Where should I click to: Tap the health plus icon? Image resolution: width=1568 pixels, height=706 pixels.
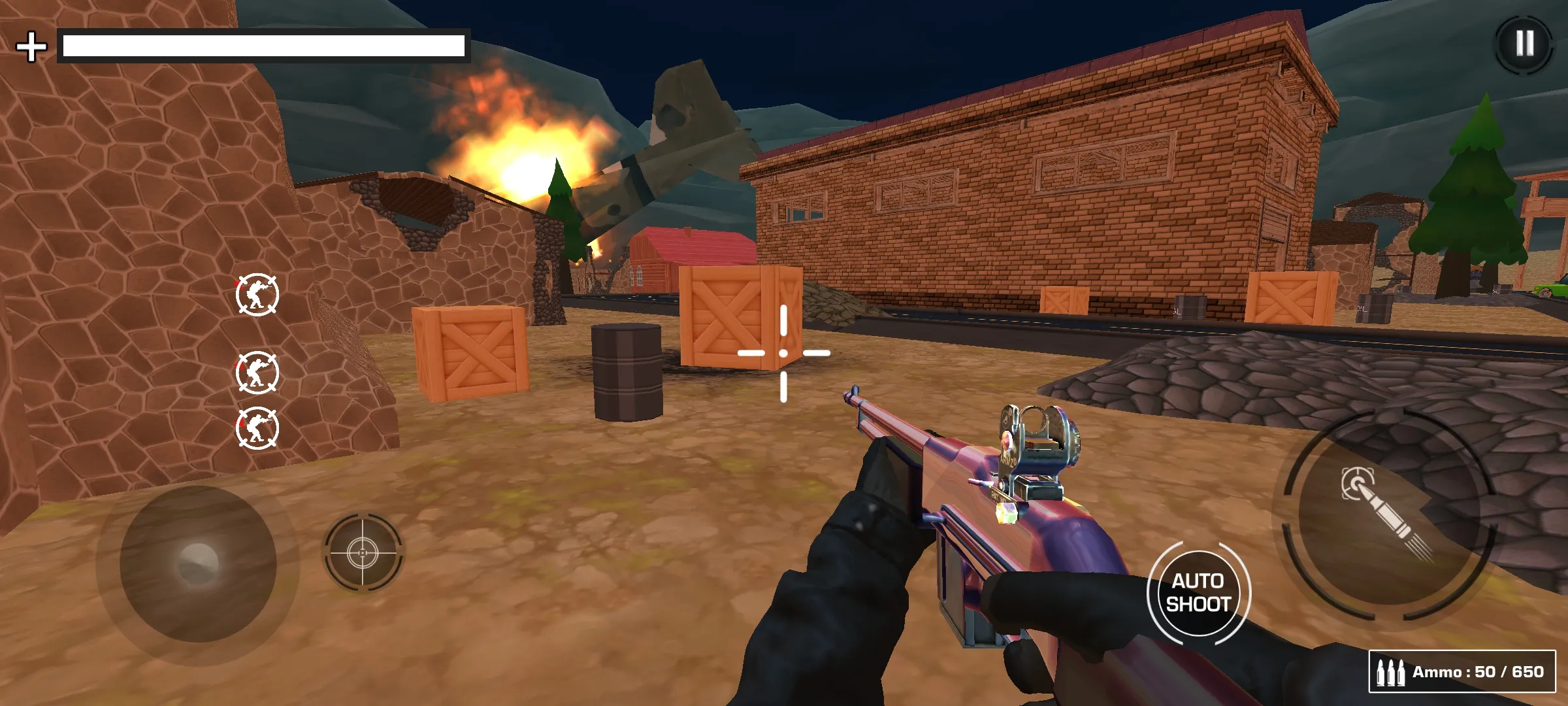point(31,46)
